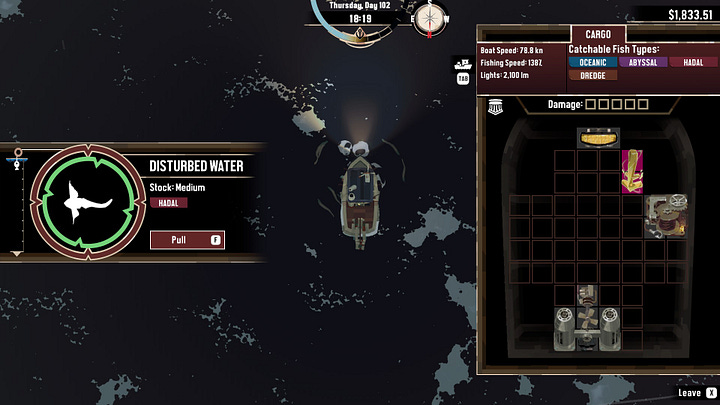Viewport: 720px width, 405px height.
Task: Pull the Disturbed Water catch
Action: pyautogui.click(x=187, y=240)
